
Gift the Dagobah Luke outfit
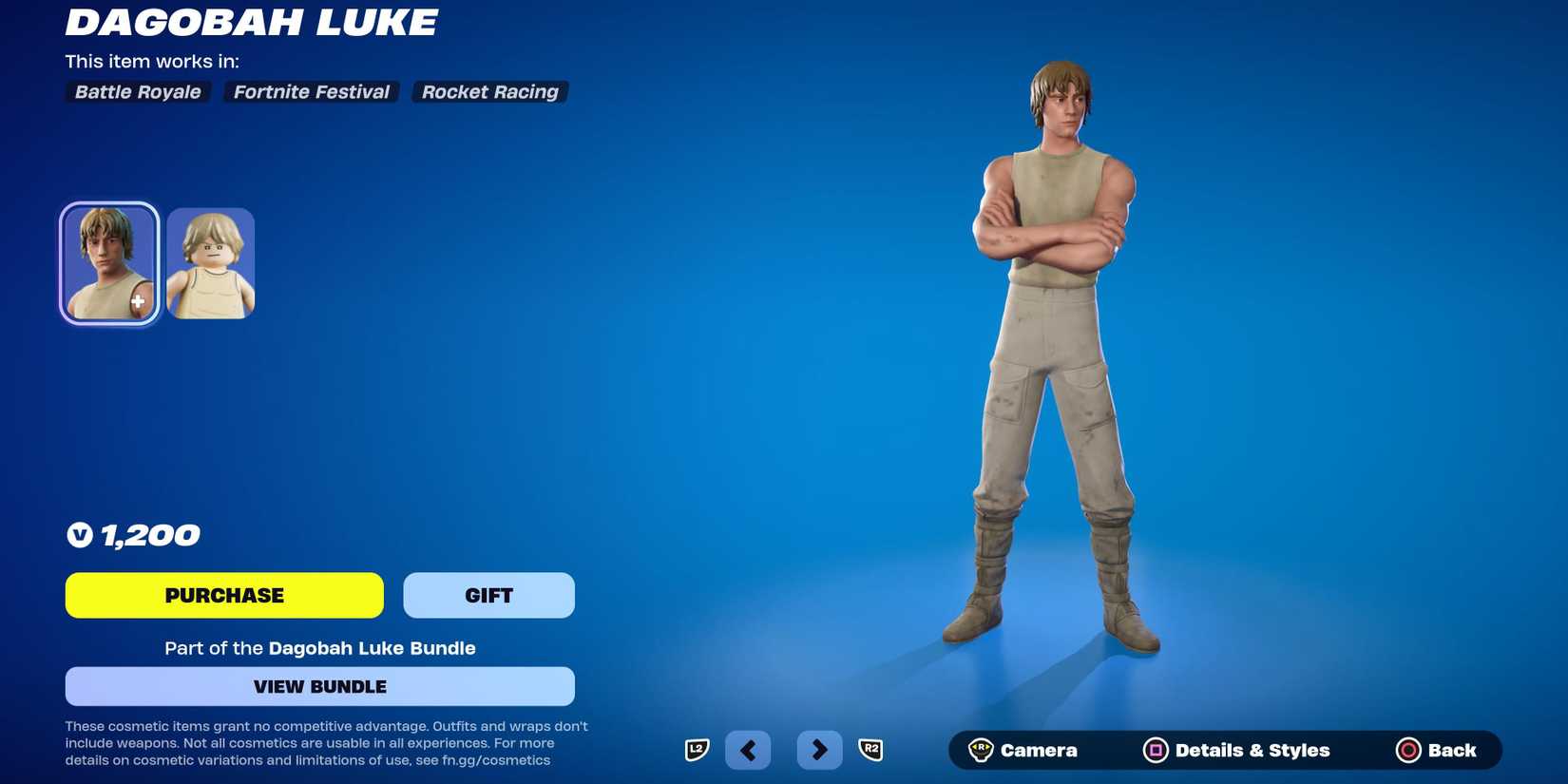click(488, 595)
